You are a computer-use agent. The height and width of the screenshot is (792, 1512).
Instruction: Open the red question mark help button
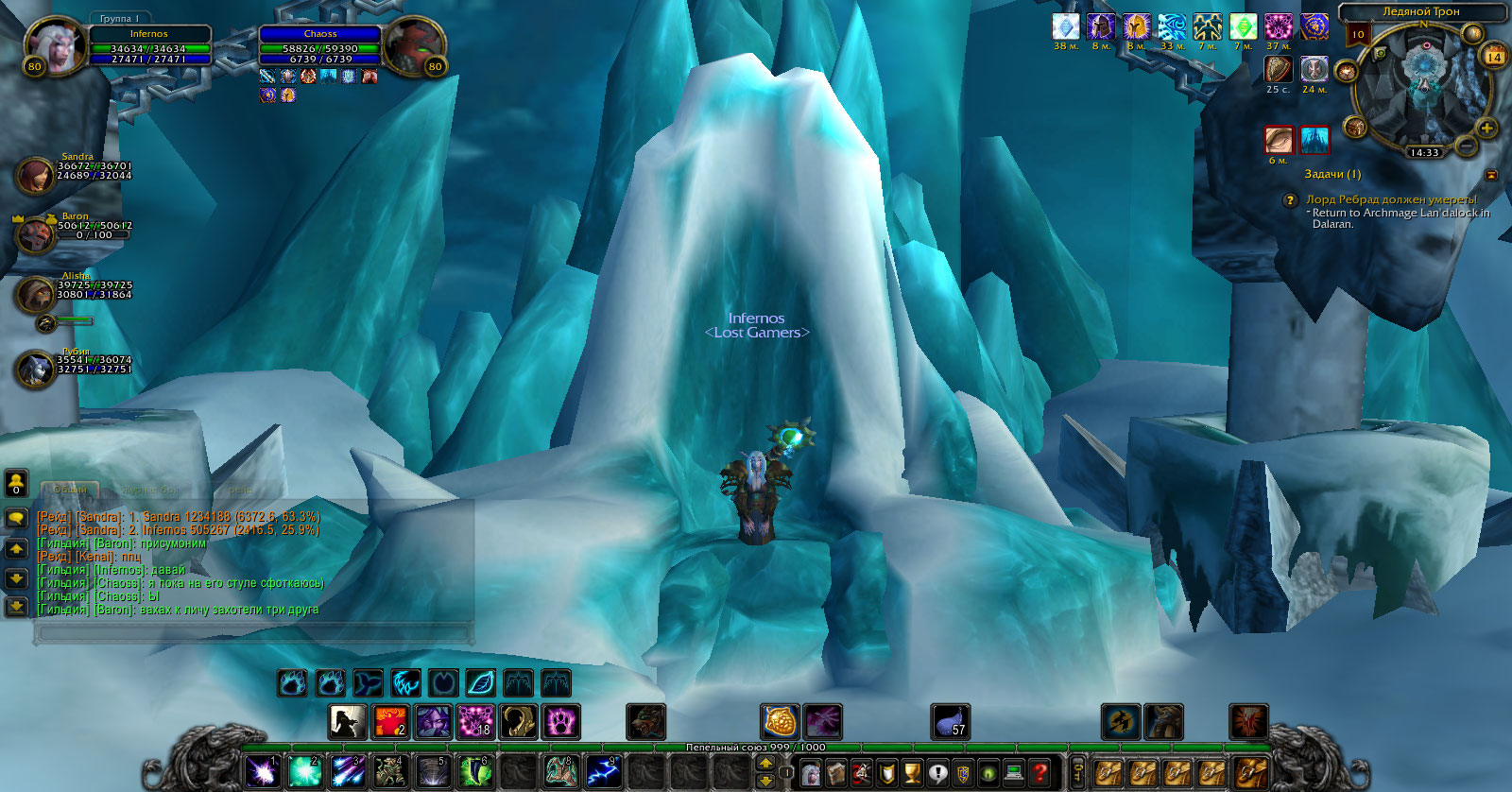(x=1039, y=773)
